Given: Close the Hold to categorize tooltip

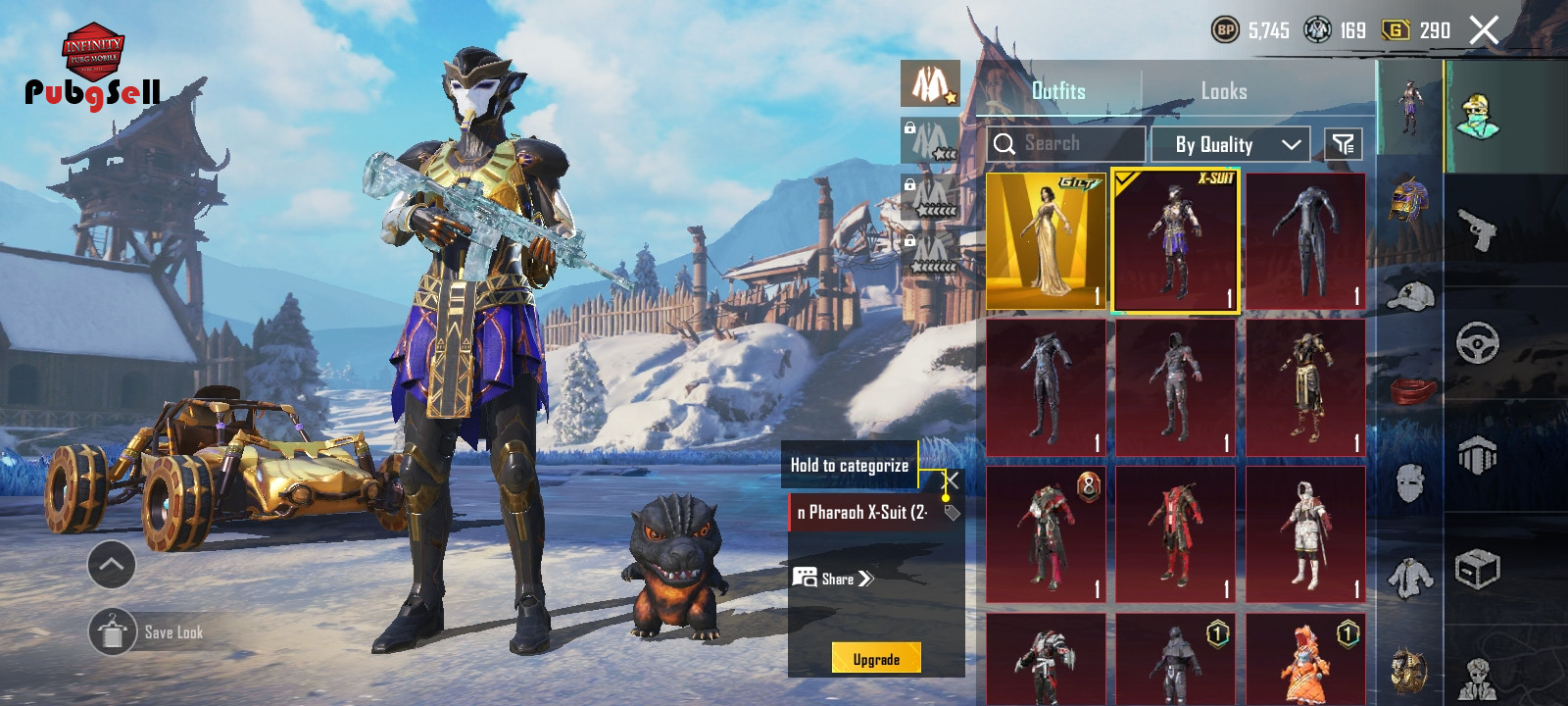Looking at the screenshot, I should tap(952, 479).
